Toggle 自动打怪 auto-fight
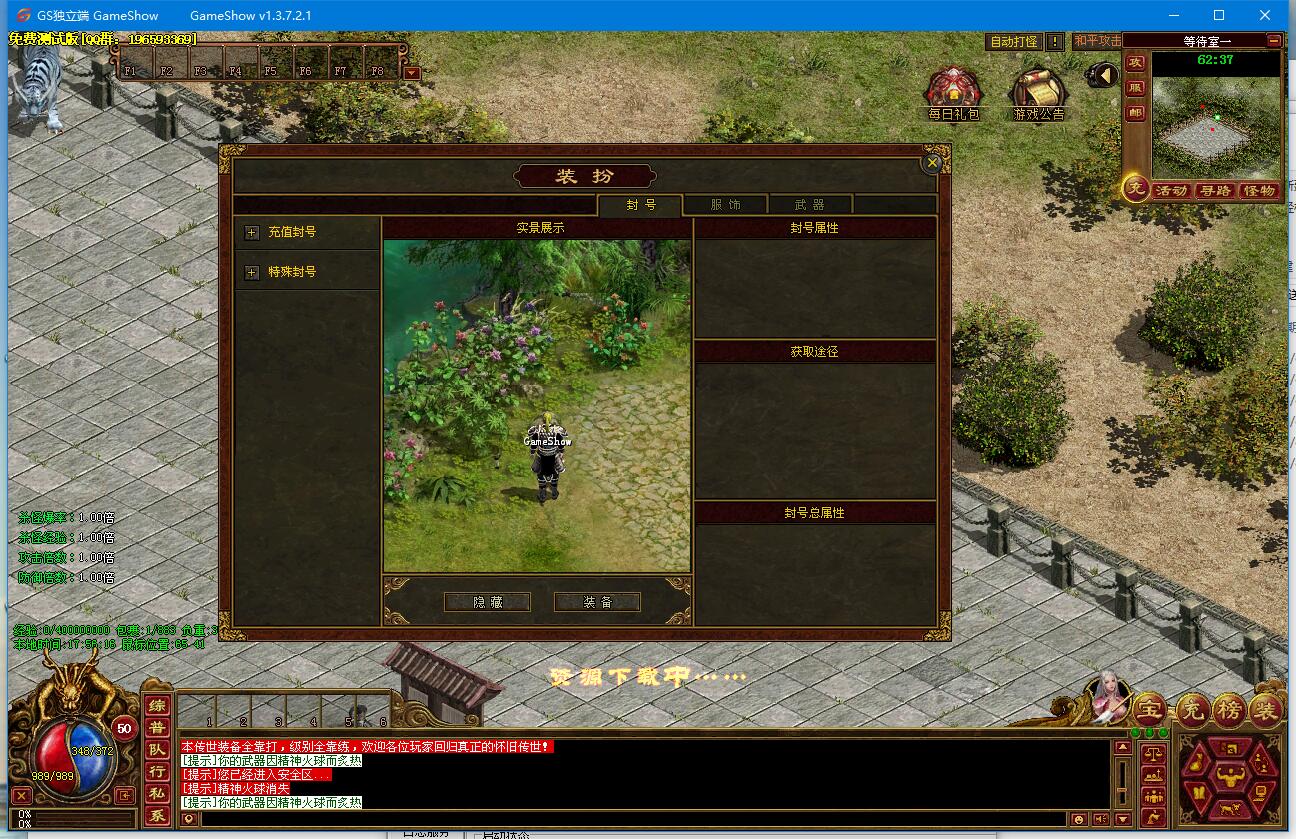The height and width of the screenshot is (839, 1296). click(x=1013, y=42)
